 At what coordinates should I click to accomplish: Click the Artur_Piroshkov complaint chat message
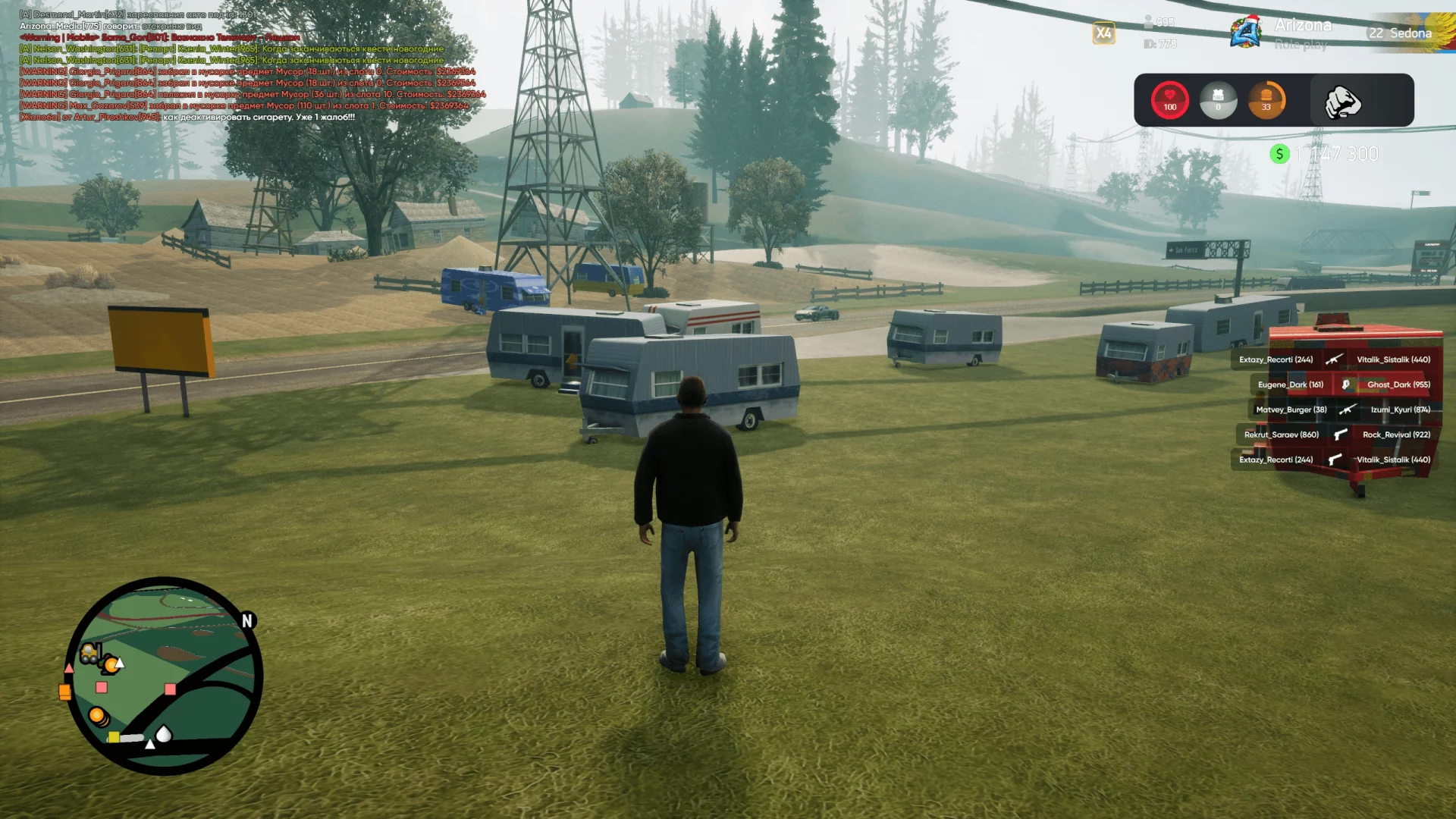click(x=187, y=118)
